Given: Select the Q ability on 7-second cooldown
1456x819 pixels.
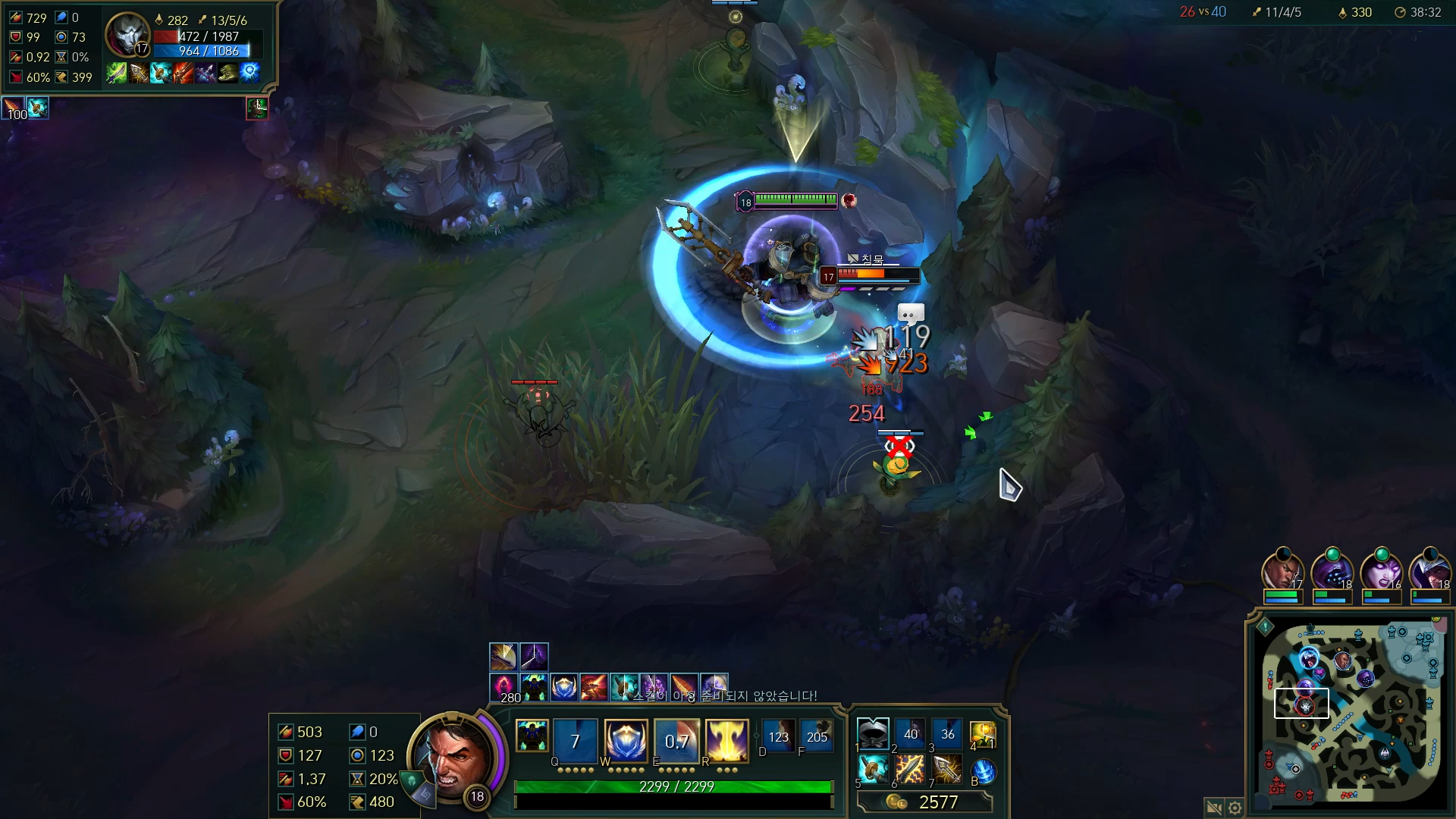Looking at the screenshot, I should pyautogui.click(x=575, y=740).
